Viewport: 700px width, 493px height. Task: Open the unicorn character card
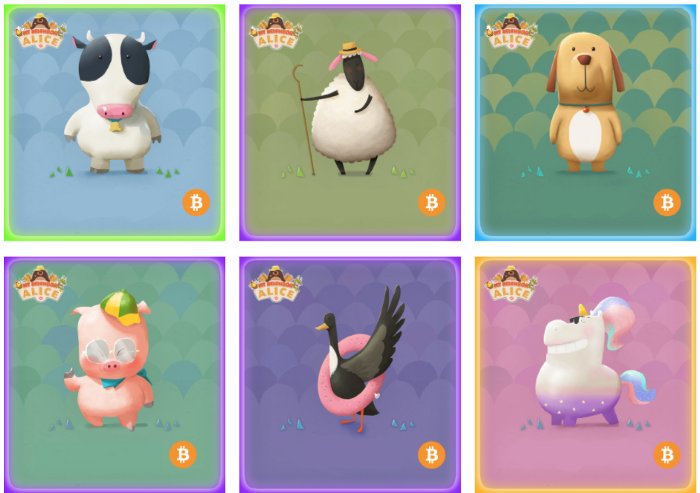(585, 374)
